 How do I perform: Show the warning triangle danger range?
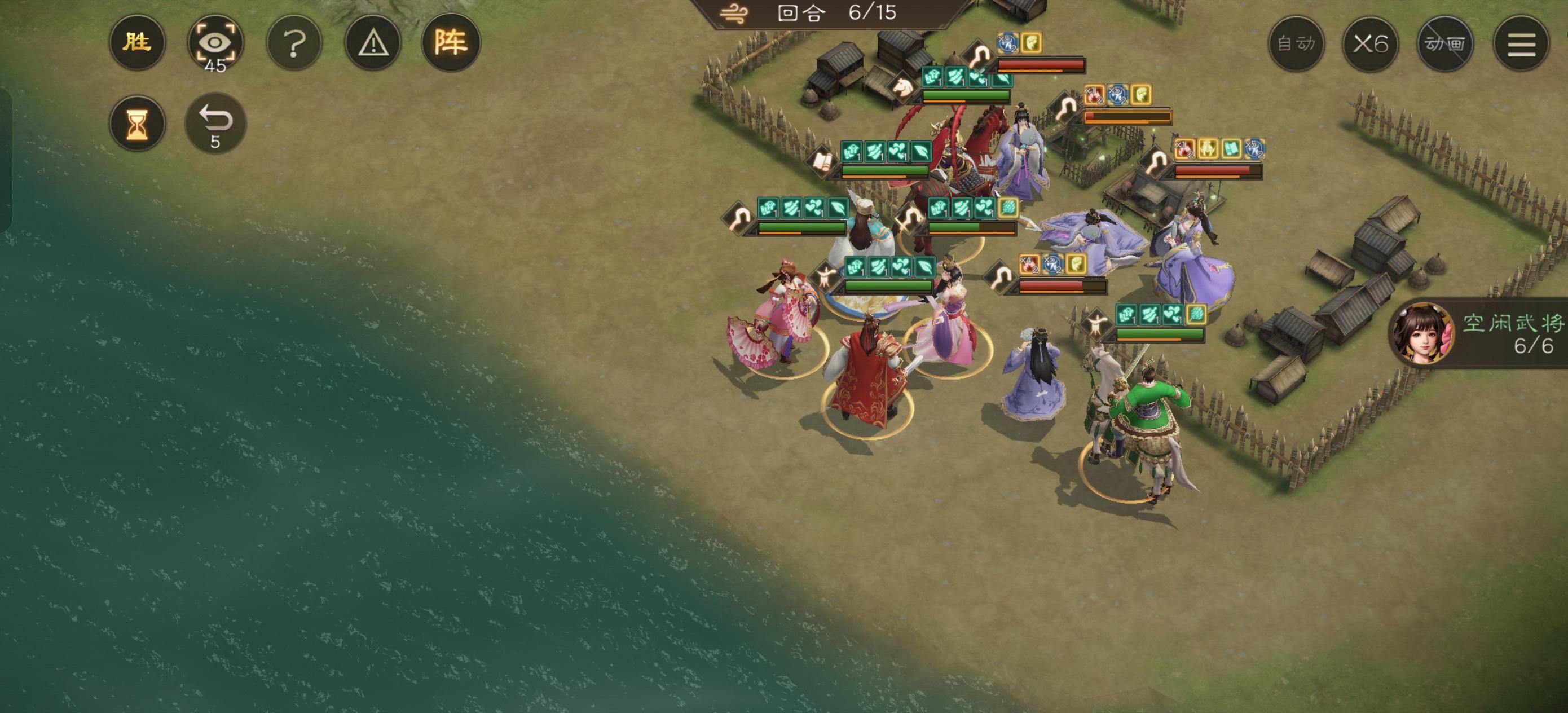point(372,43)
